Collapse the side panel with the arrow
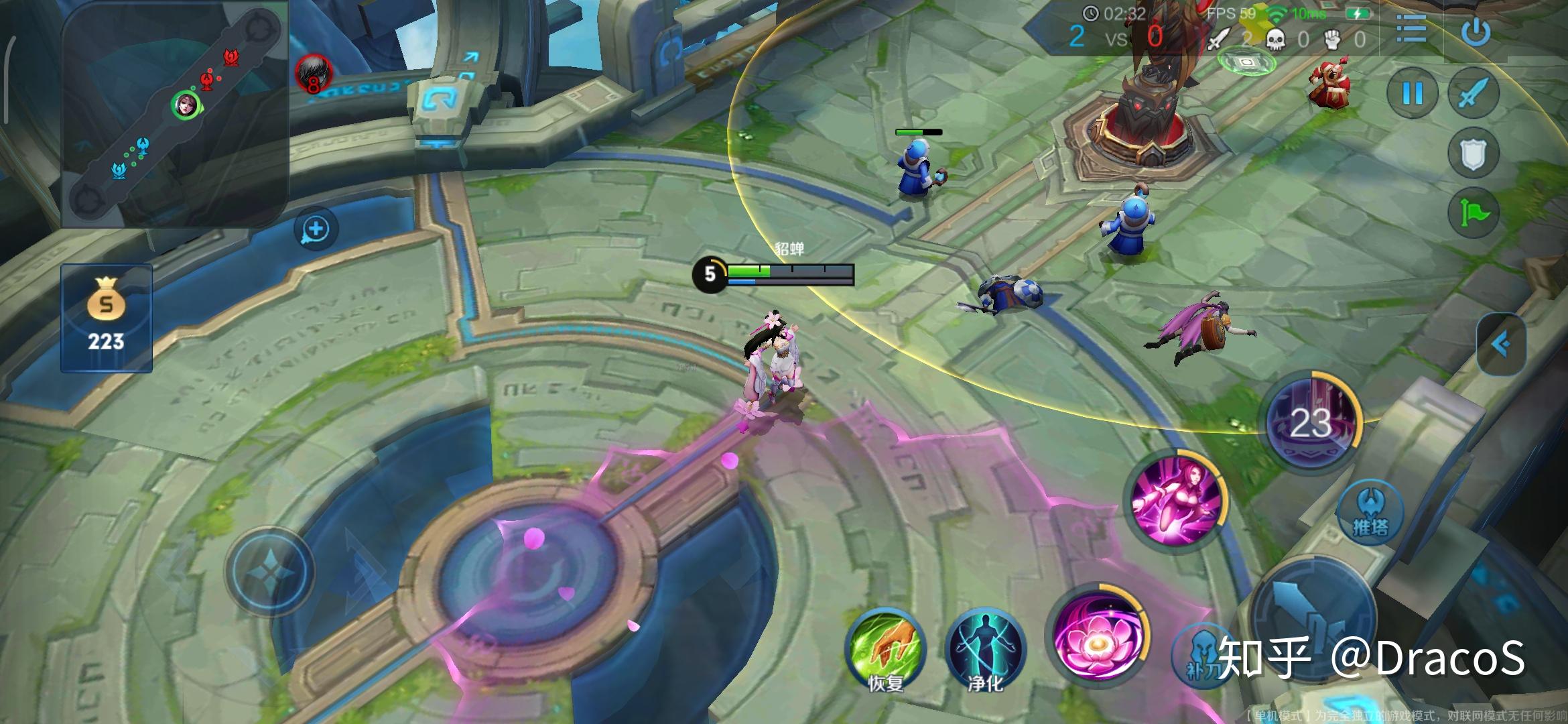The width and height of the screenshot is (1568, 724). click(x=1502, y=345)
